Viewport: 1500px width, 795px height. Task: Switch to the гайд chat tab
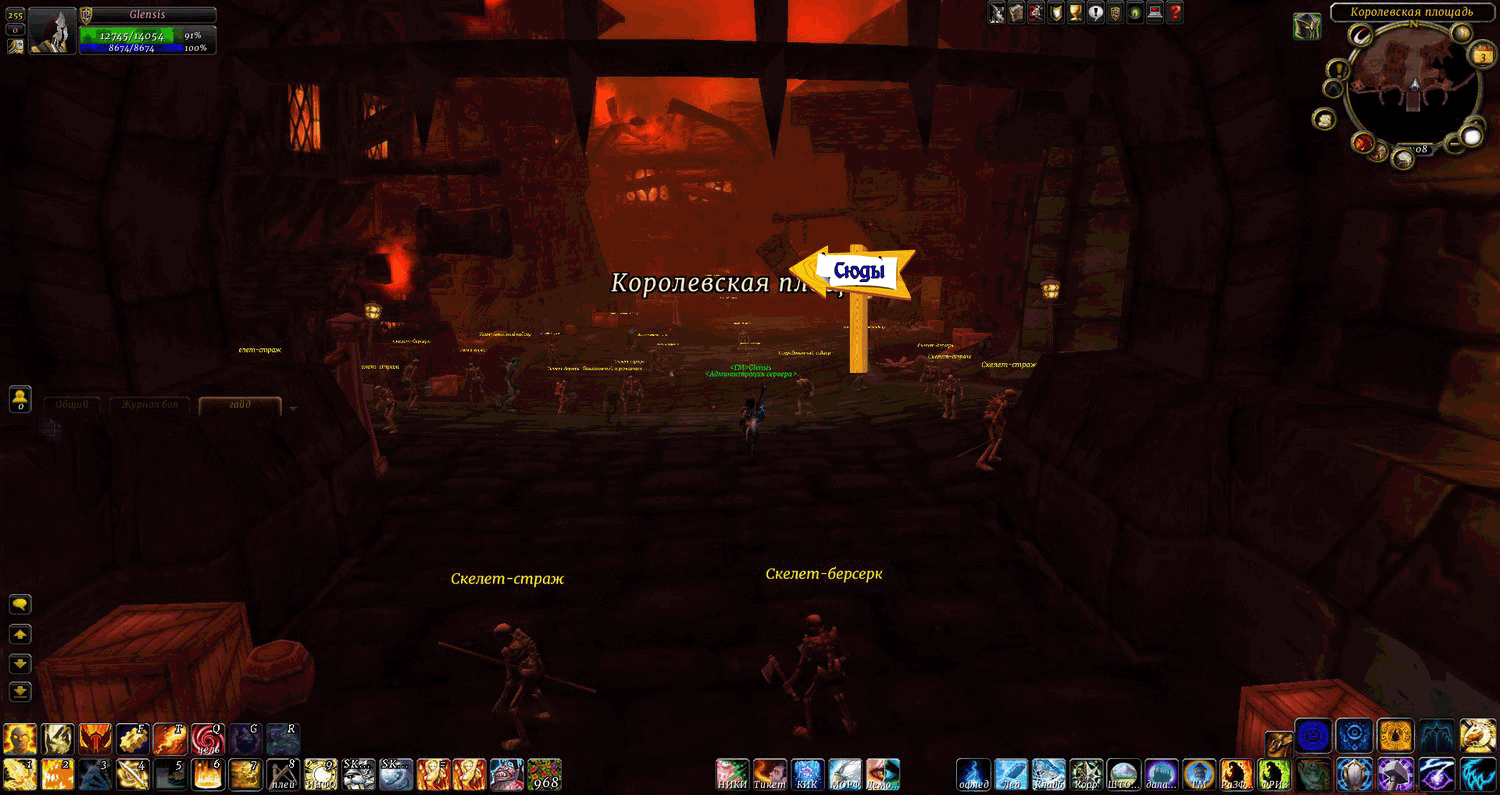(240, 404)
